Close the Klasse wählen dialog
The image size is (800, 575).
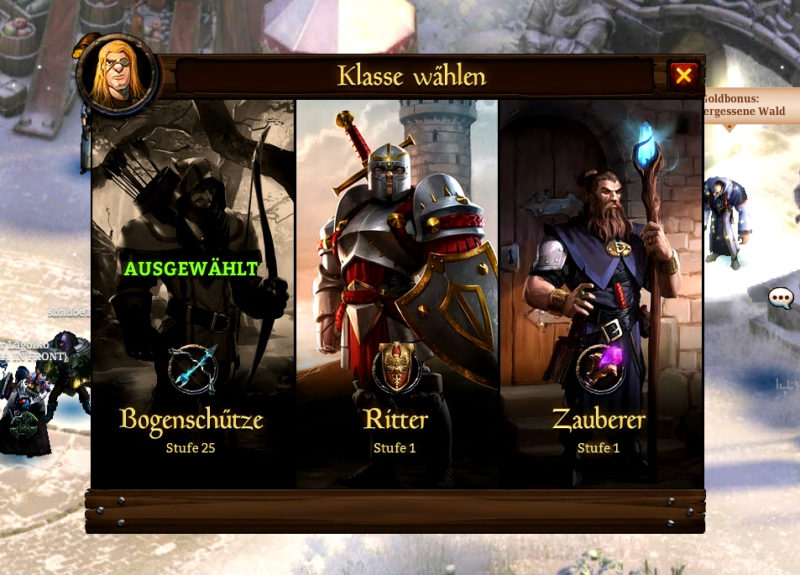[x=683, y=75]
